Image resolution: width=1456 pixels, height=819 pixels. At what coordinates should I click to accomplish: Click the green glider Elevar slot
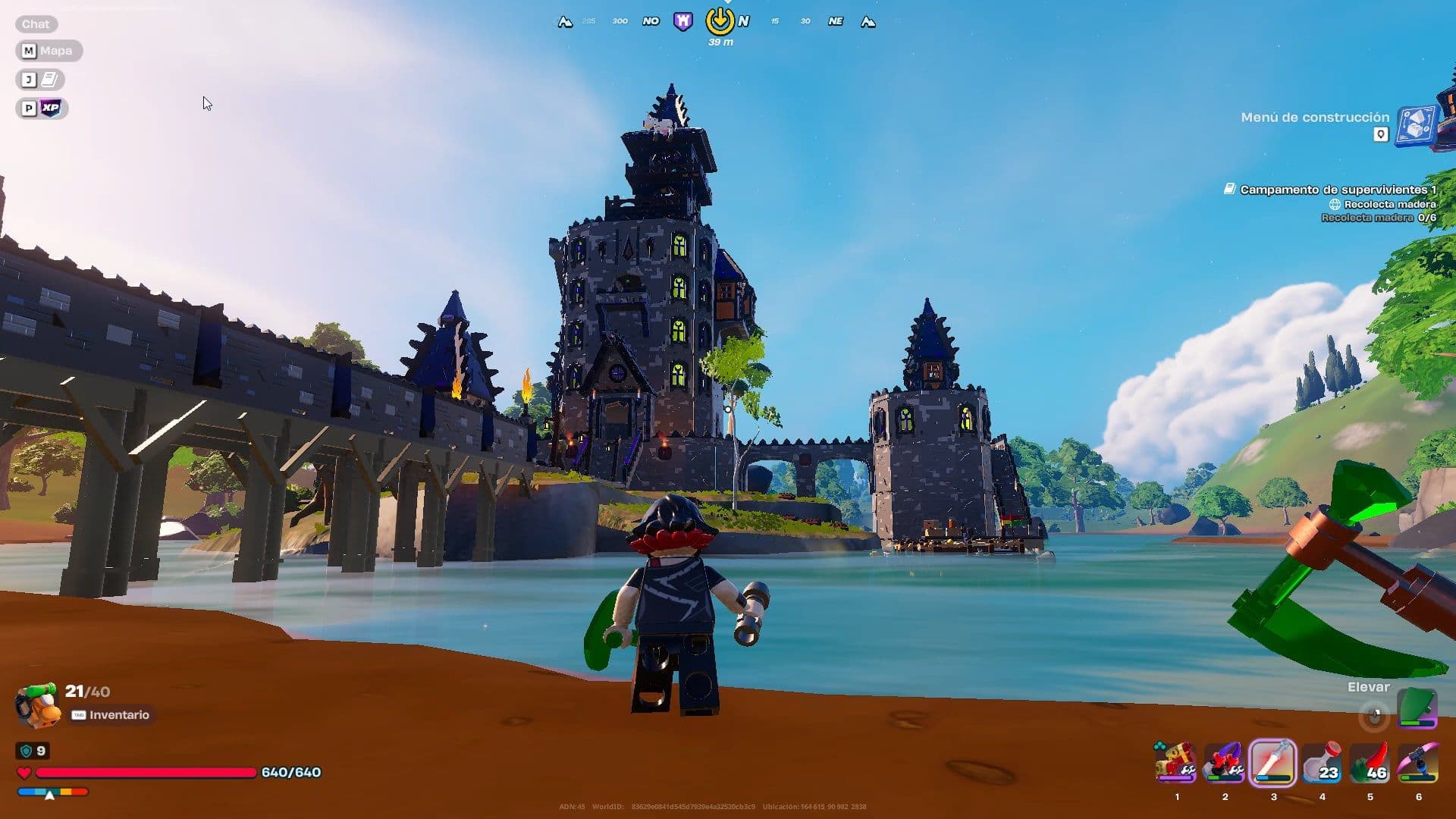[x=1417, y=708]
